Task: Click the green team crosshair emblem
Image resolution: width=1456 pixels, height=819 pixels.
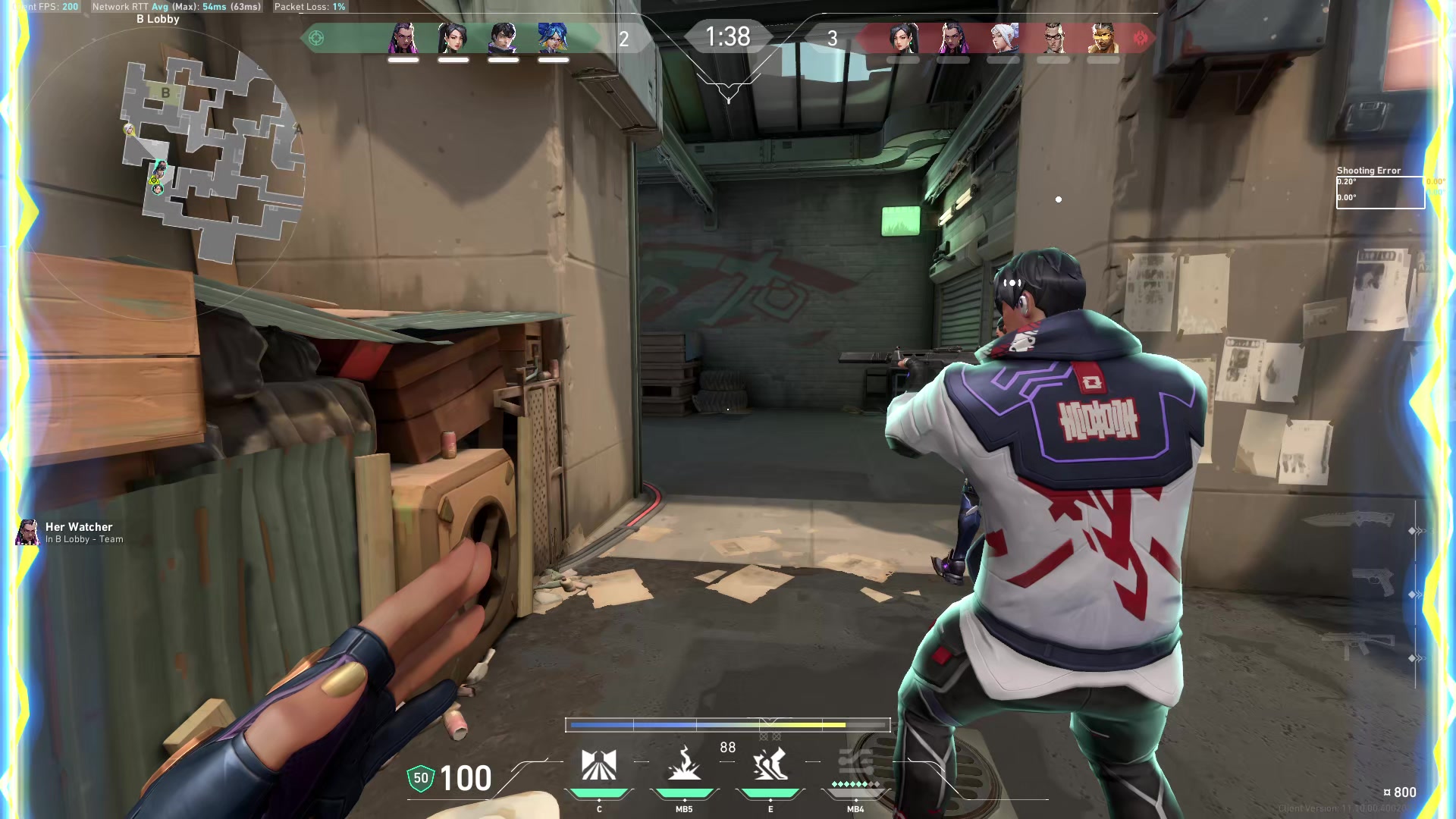Action: pos(316,38)
